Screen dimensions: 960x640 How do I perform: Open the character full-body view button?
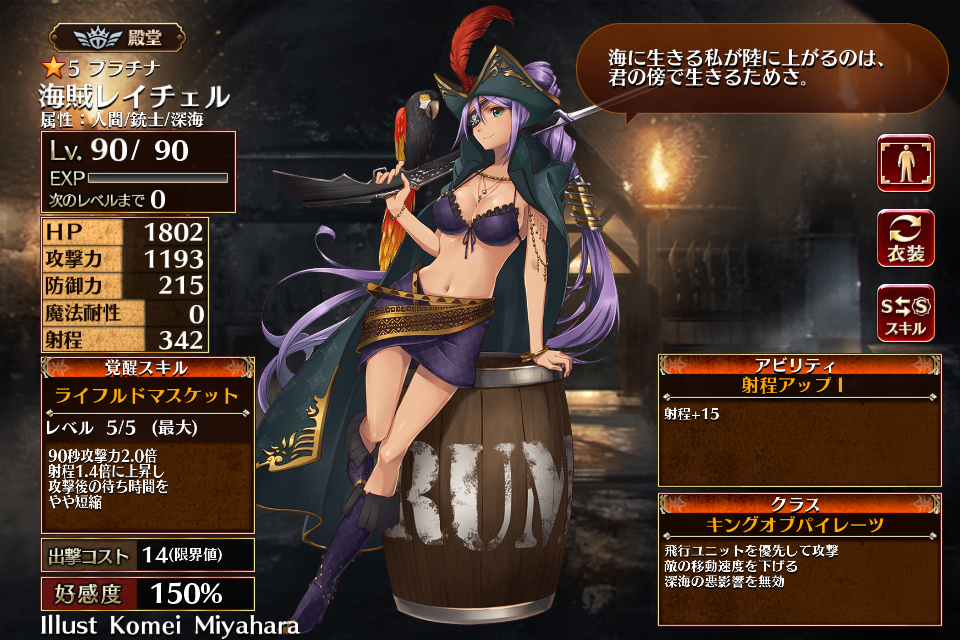pyautogui.click(x=905, y=163)
